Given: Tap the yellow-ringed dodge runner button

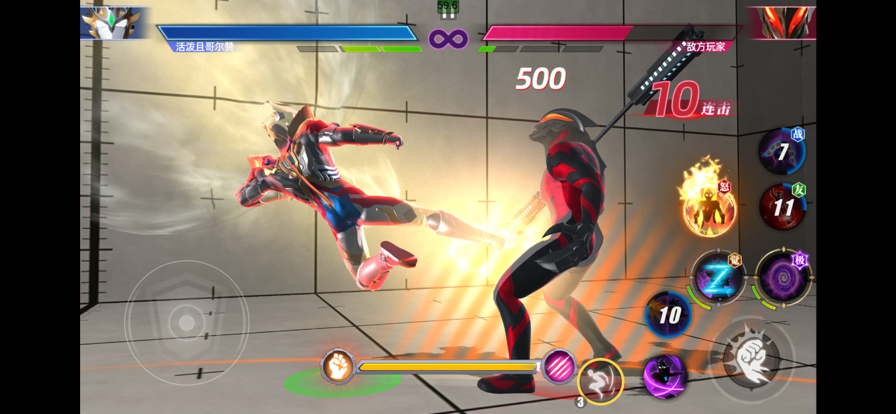Looking at the screenshot, I should coord(601,380).
